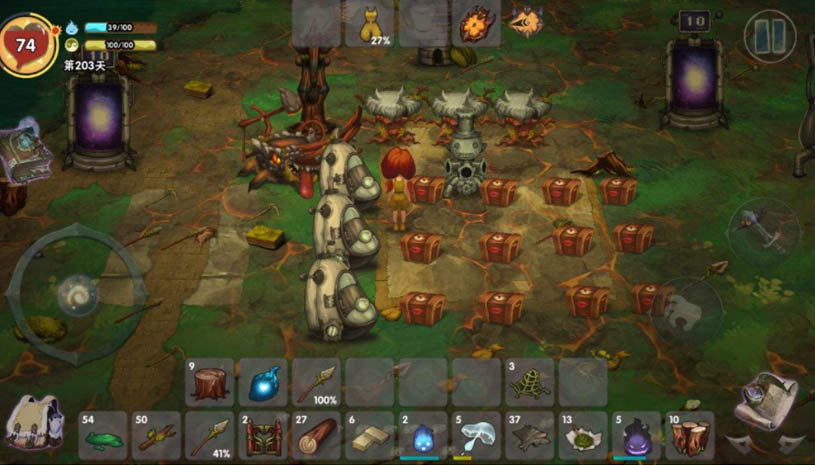Select the tree stump slot

pos(210,383)
